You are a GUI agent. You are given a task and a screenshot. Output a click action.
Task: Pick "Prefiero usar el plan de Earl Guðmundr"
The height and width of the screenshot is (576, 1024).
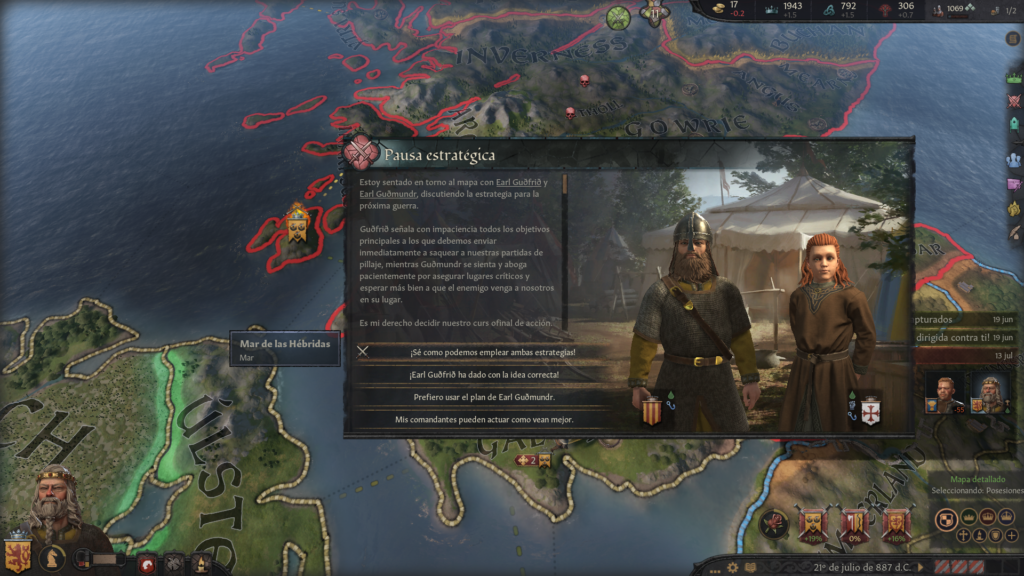(x=484, y=398)
